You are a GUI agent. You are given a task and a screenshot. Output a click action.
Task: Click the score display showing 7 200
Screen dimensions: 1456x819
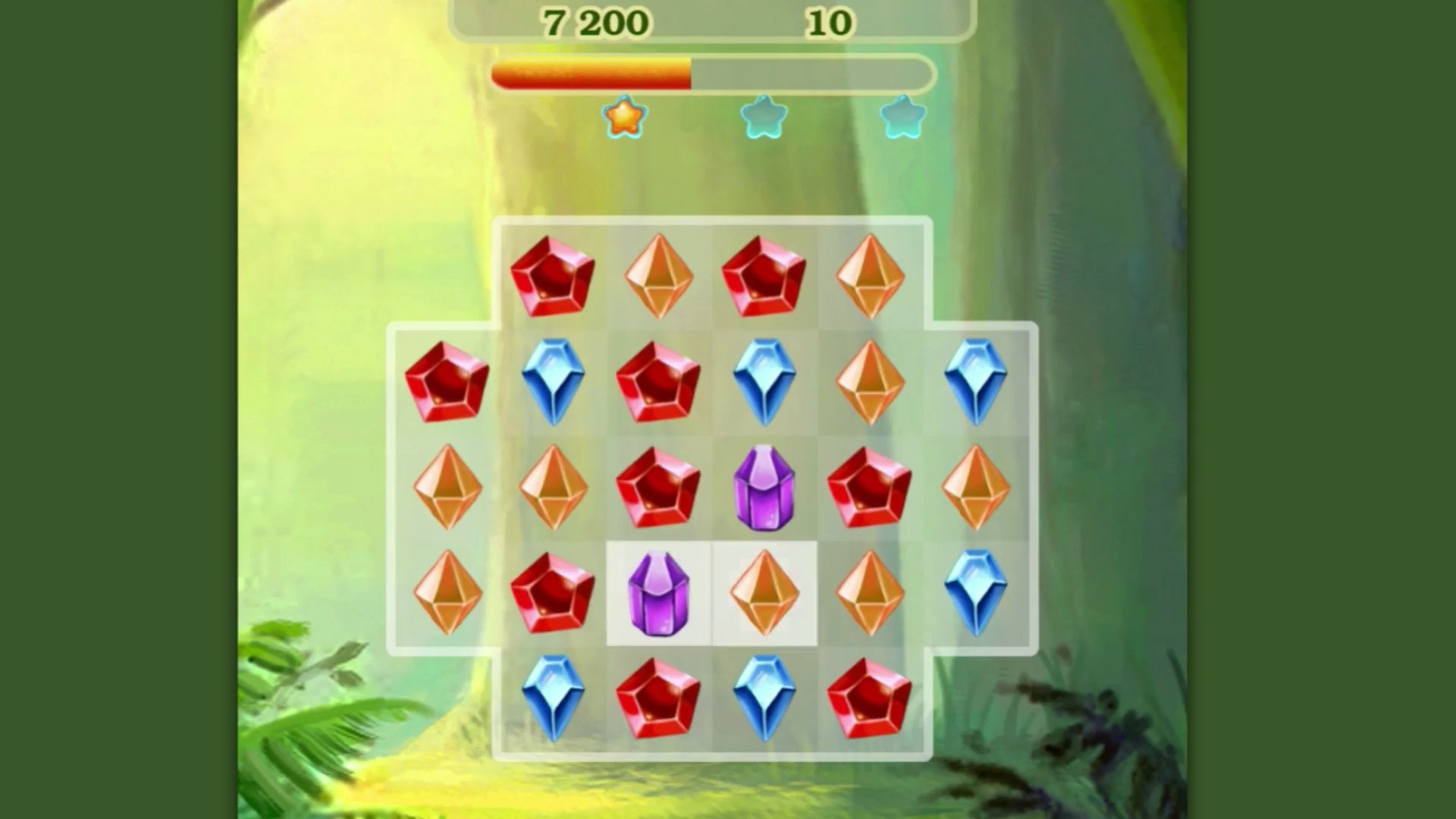click(595, 23)
